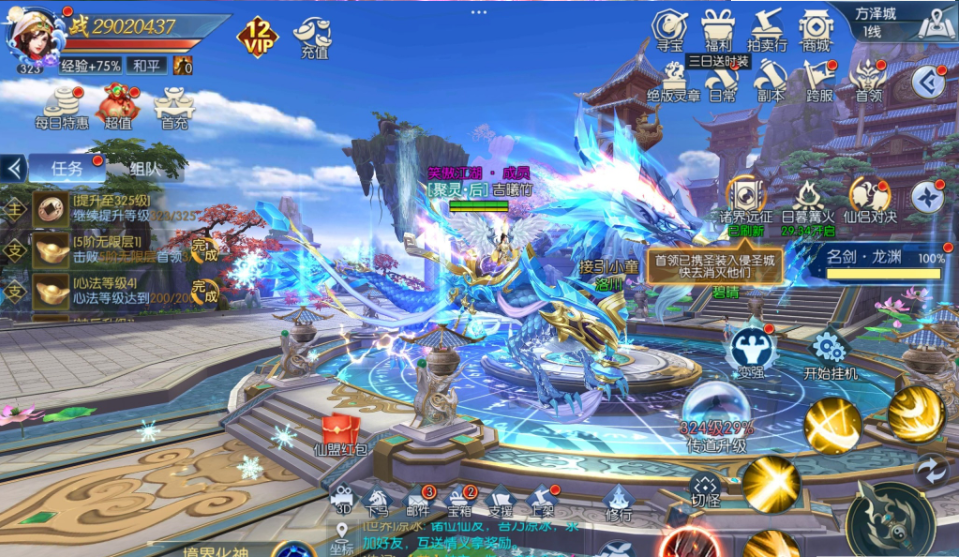The width and height of the screenshot is (959, 557).
Task: Open the 首充 first recharge offer
Action: coord(174,106)
